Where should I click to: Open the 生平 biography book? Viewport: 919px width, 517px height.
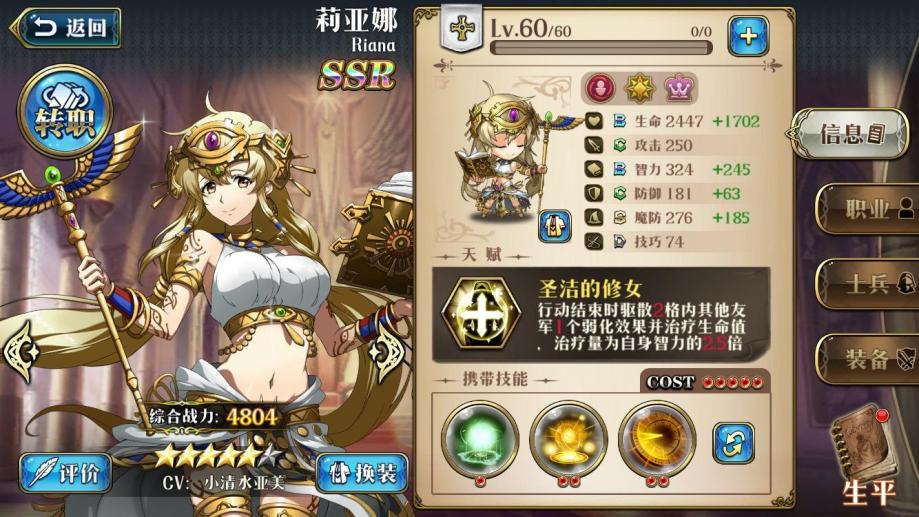[x=866, y=455]
